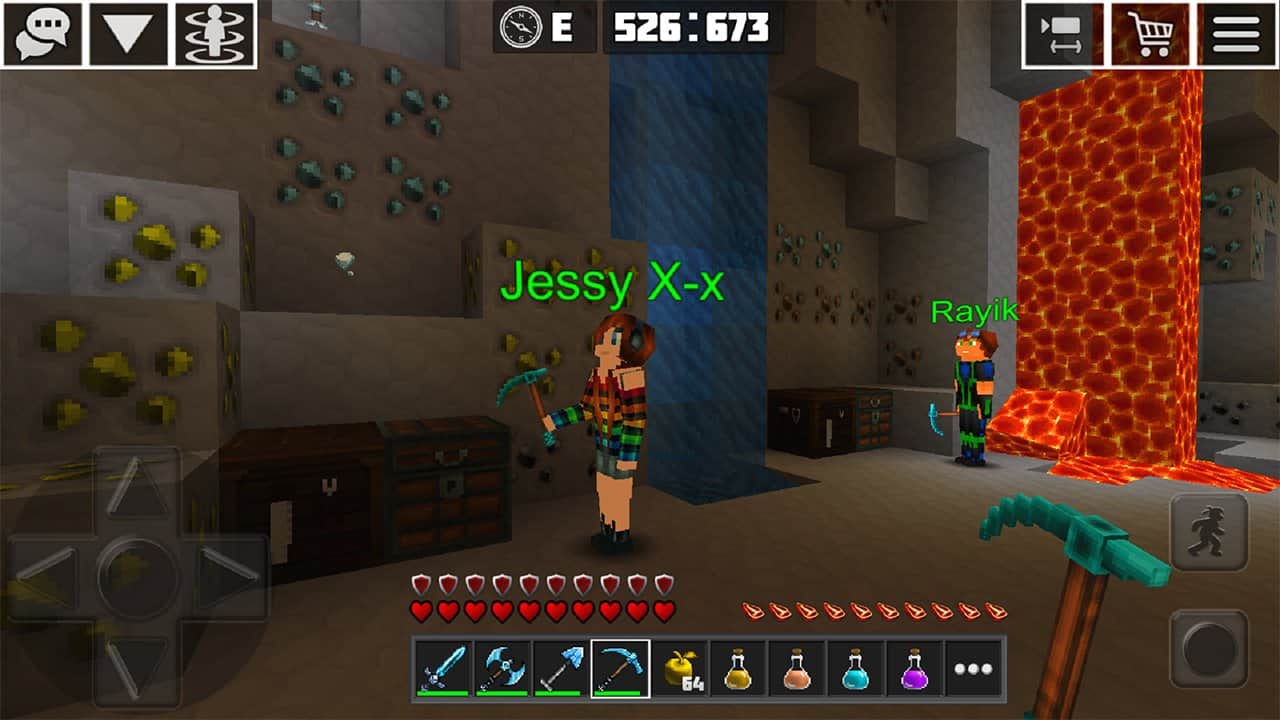Viewport: 1280px width, 720px height.
Task: Select the yellow potion slot
Action: coord(739,668)
